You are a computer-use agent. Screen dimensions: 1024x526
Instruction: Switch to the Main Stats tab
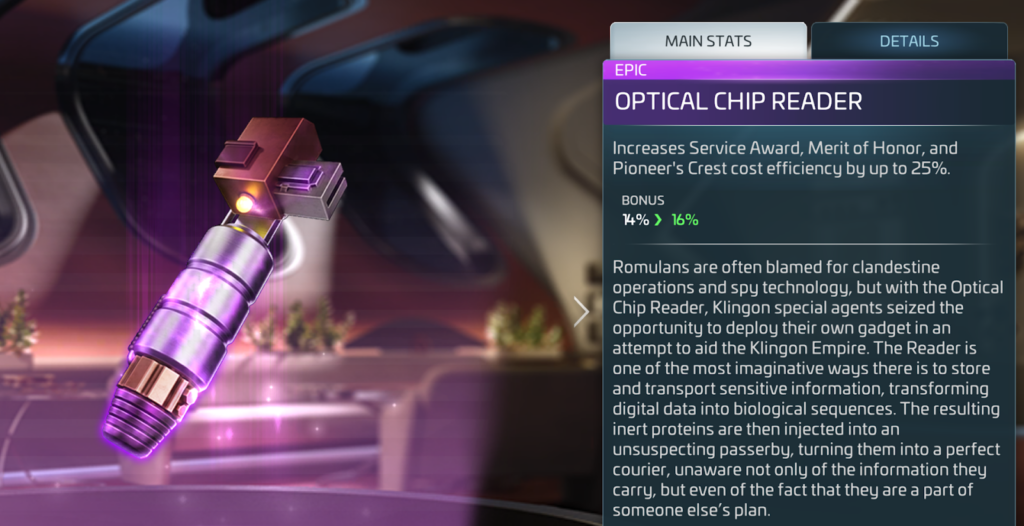click(x=708, y=42)
